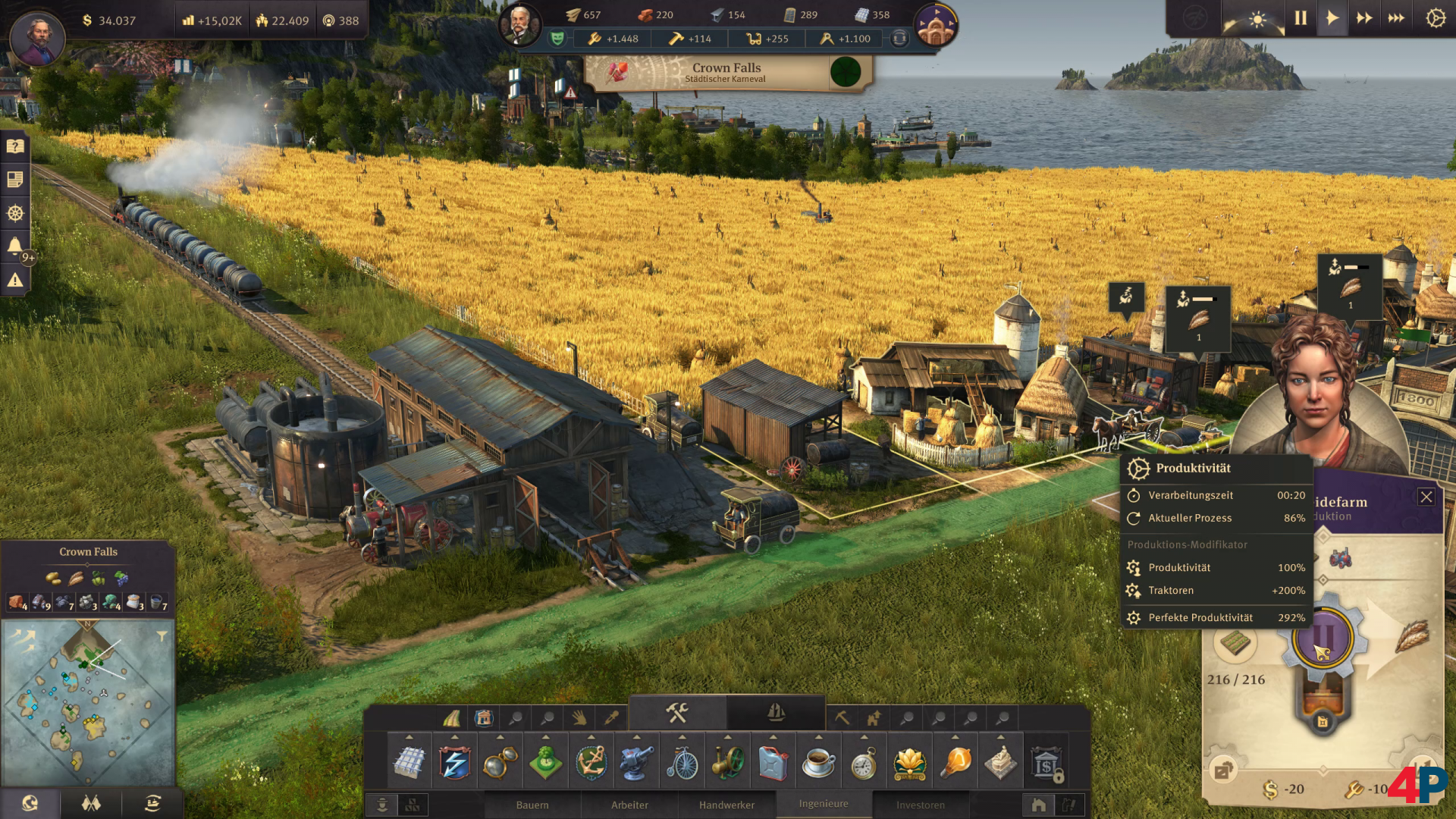Open the world map globe button
This screenshot has height=819, width=1456.
point(30,803)
